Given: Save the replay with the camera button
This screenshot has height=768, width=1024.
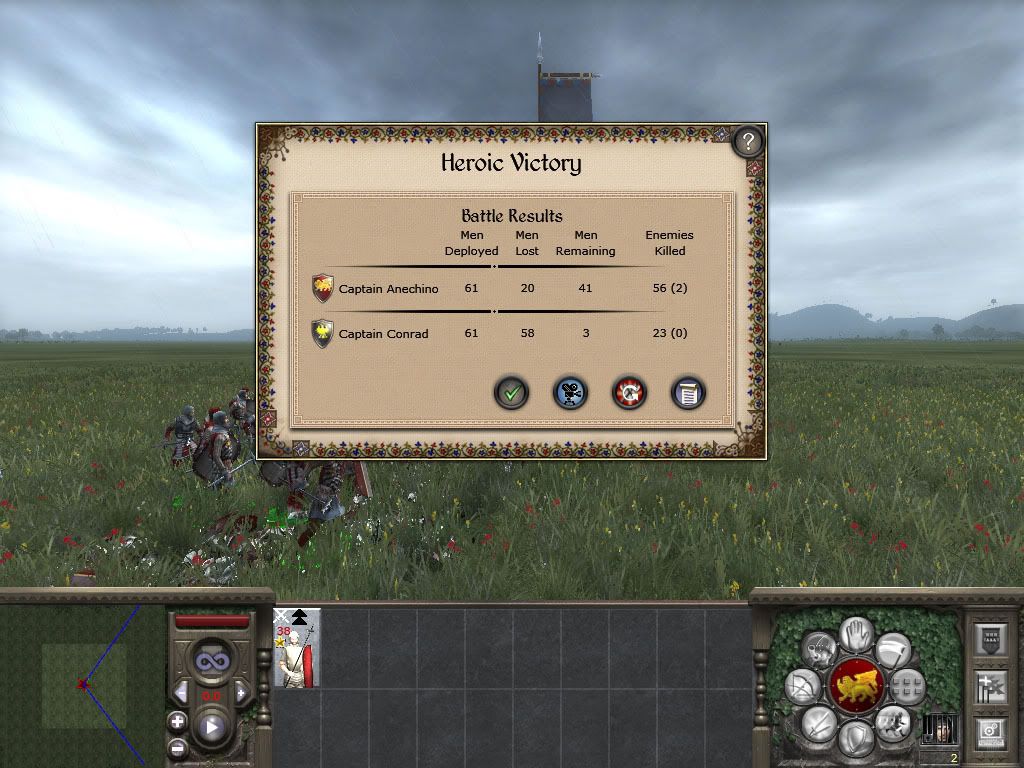Looking at the screenshot, I should point(570,393).
